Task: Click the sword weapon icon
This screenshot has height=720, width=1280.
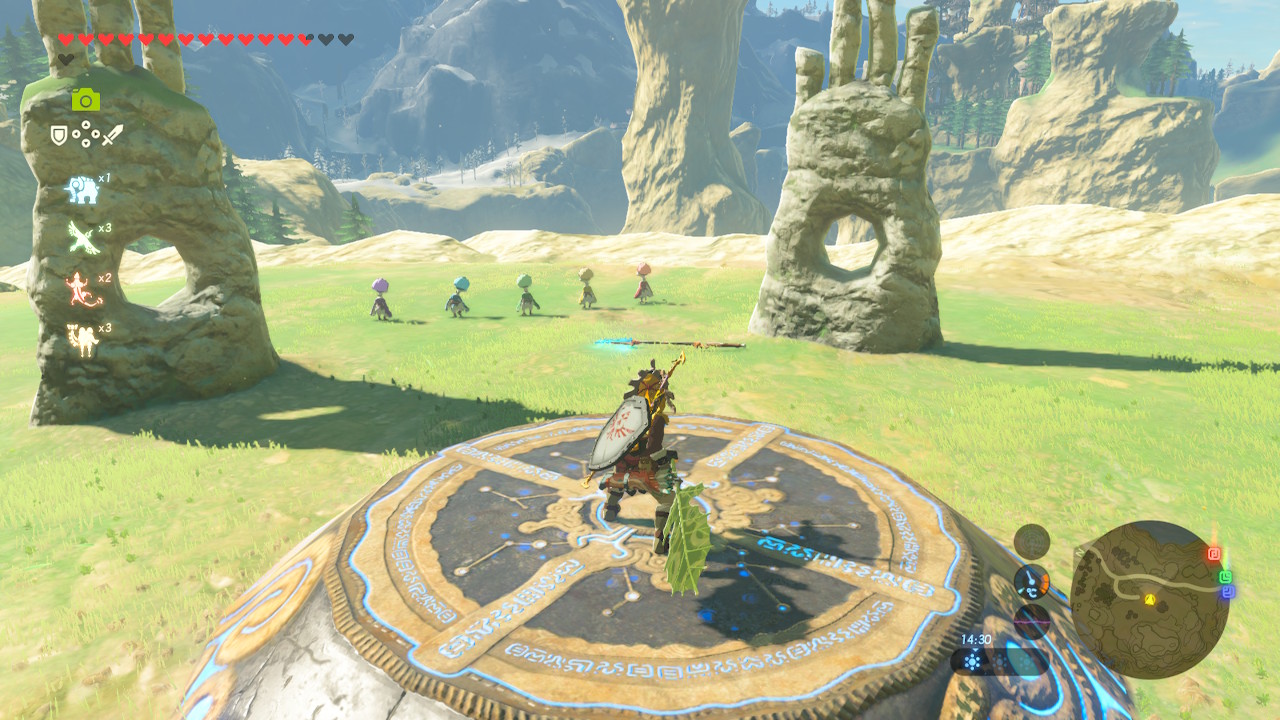Action: click(x=112, y=134)
